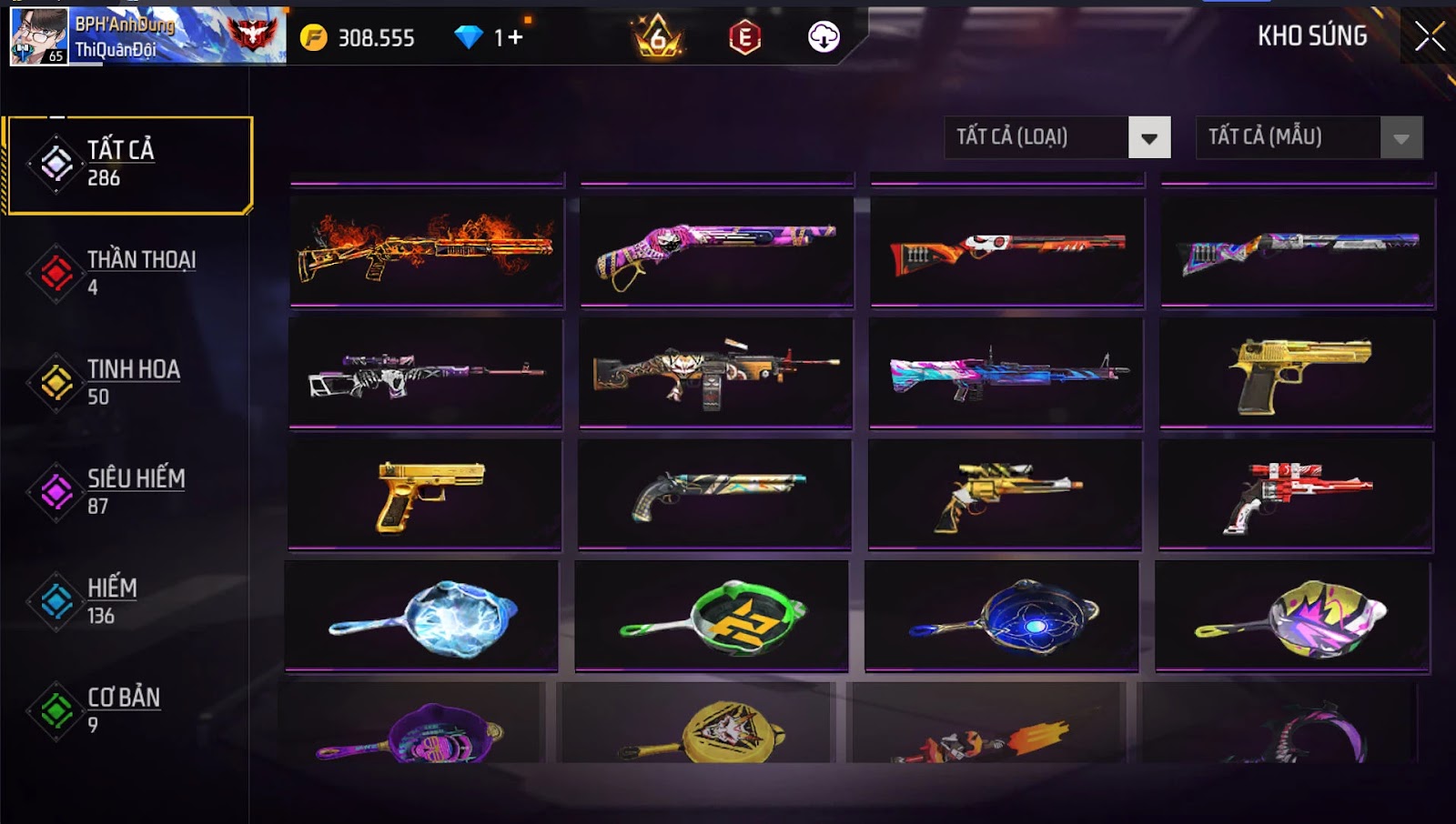
Task: Open the TẤT CẢ (LOẠI) dropdown
Action: click(1057, 137)
